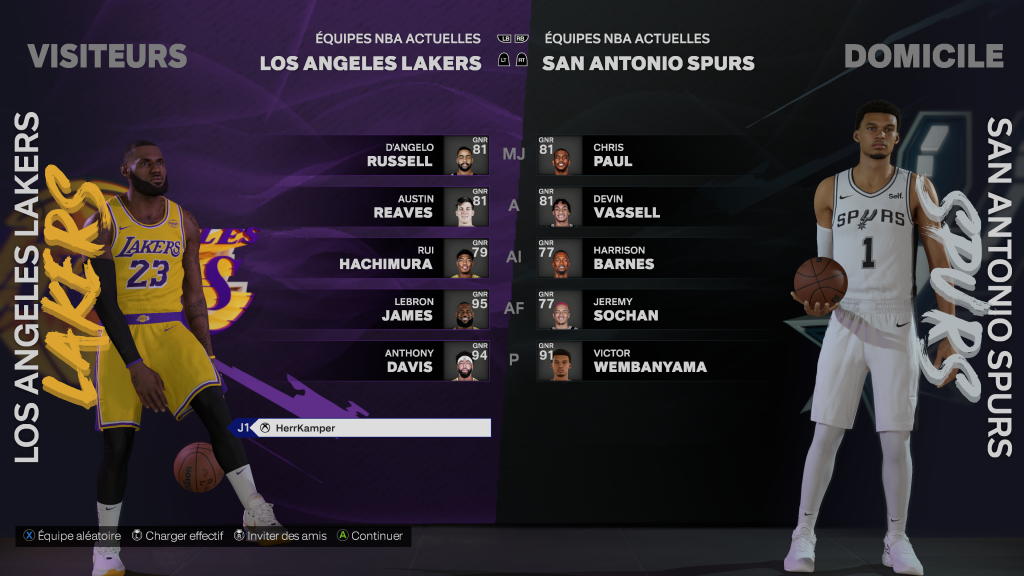The height and width of the screenshot is (576, 1024).
Task: Click the Los Angeles Lakers team name
Action: click(x=370, y=63)
